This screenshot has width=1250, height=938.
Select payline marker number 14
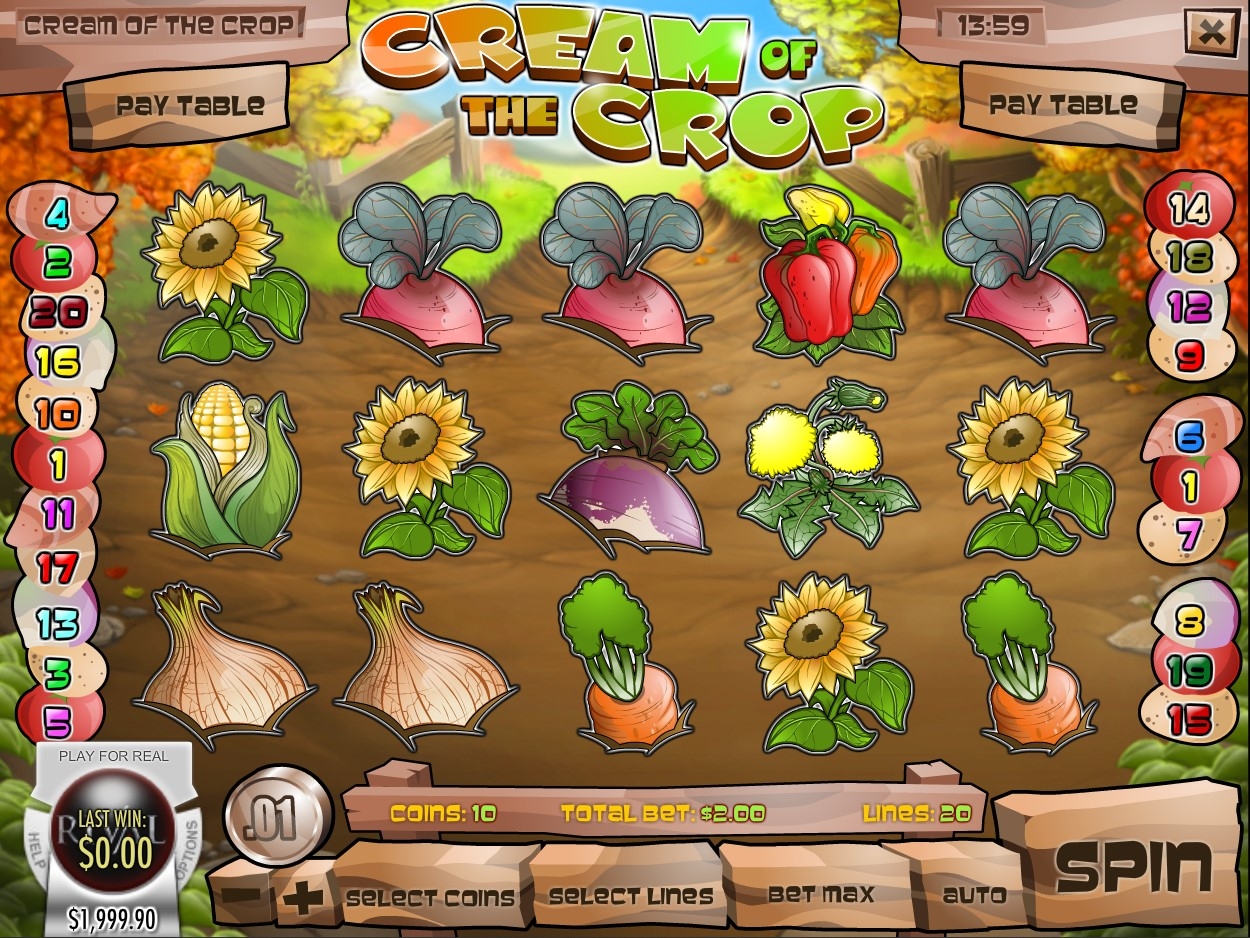pyautogui.click(x=1189, y=210)
